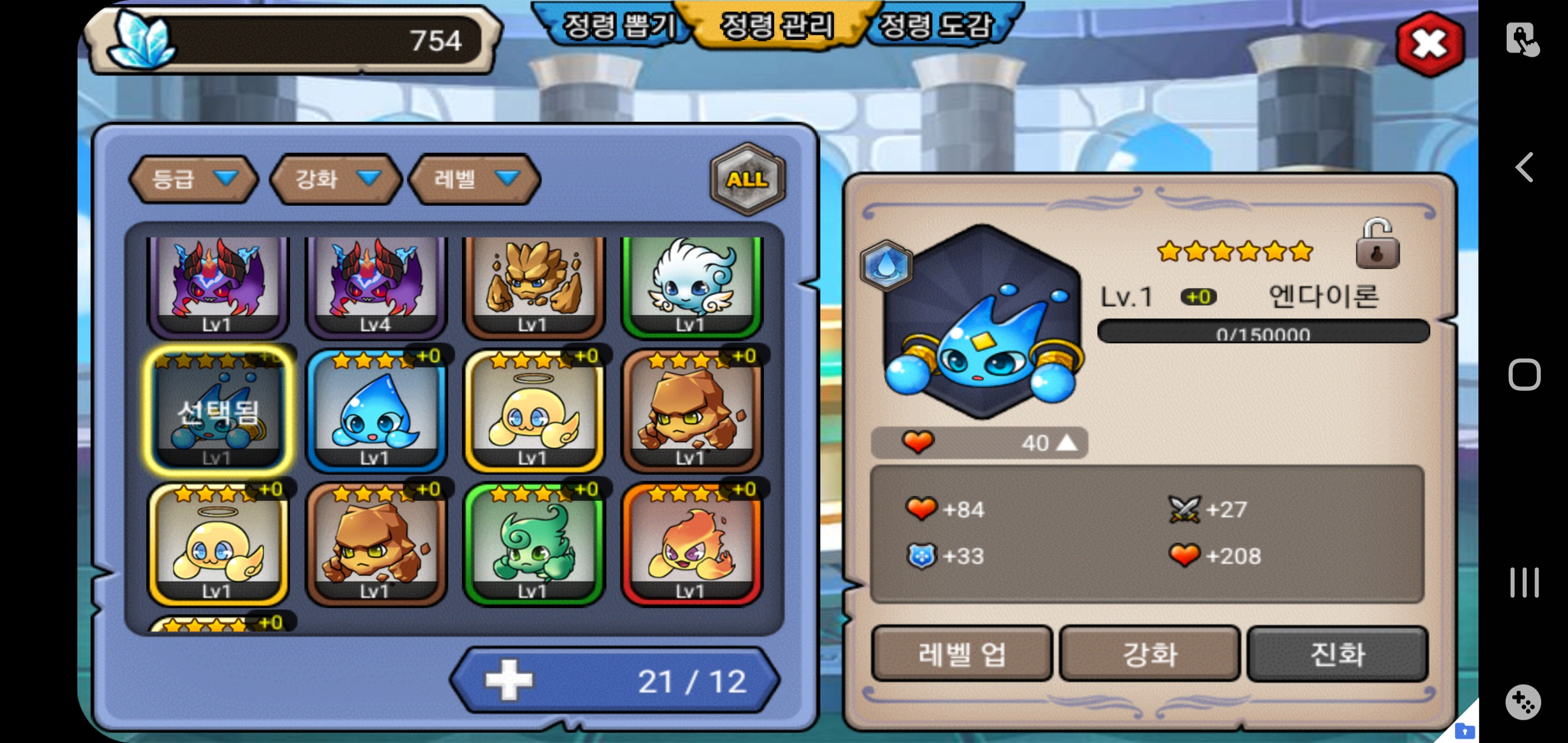Open the 정령 도감 tab

point(937,26)
